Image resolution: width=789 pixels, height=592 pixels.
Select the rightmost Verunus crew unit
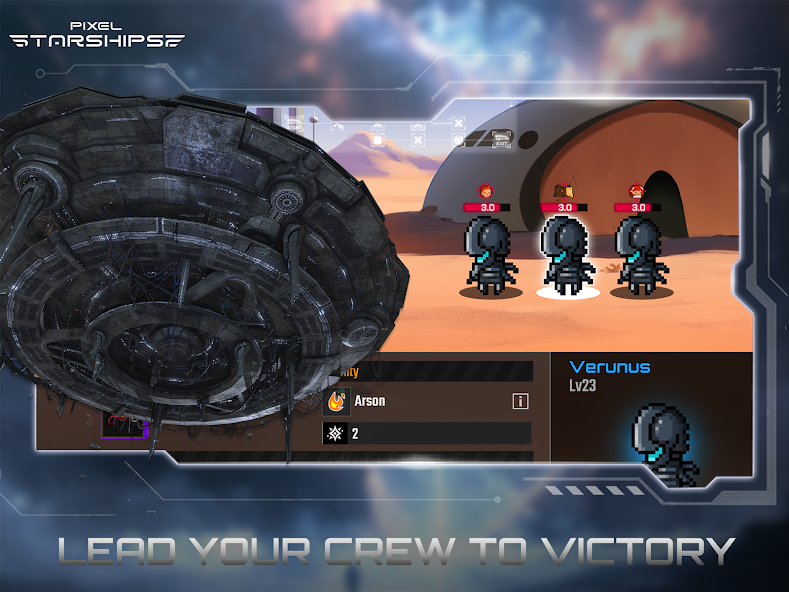(x=639, y=256)
